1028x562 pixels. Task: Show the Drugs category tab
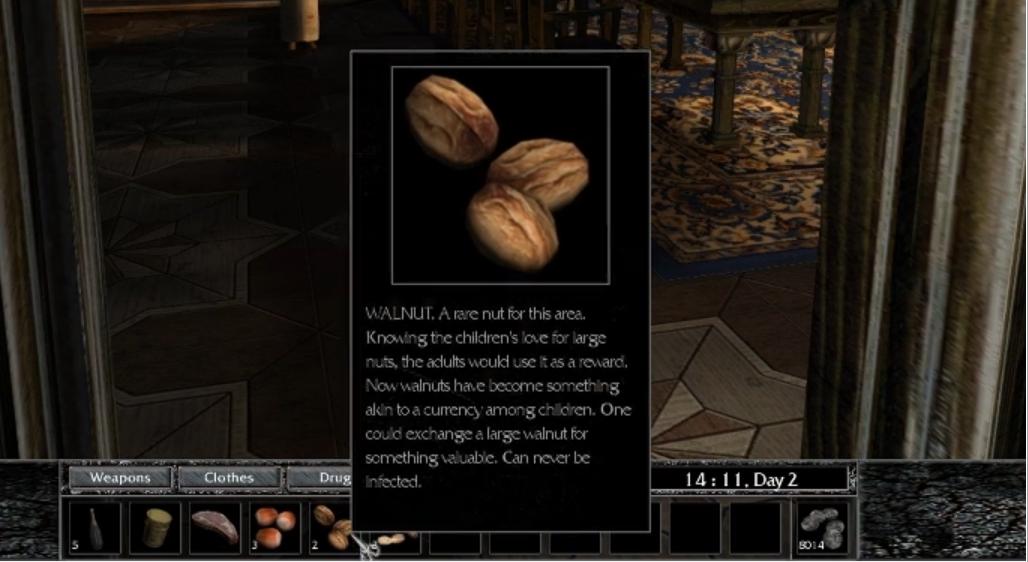click(321, 478)
